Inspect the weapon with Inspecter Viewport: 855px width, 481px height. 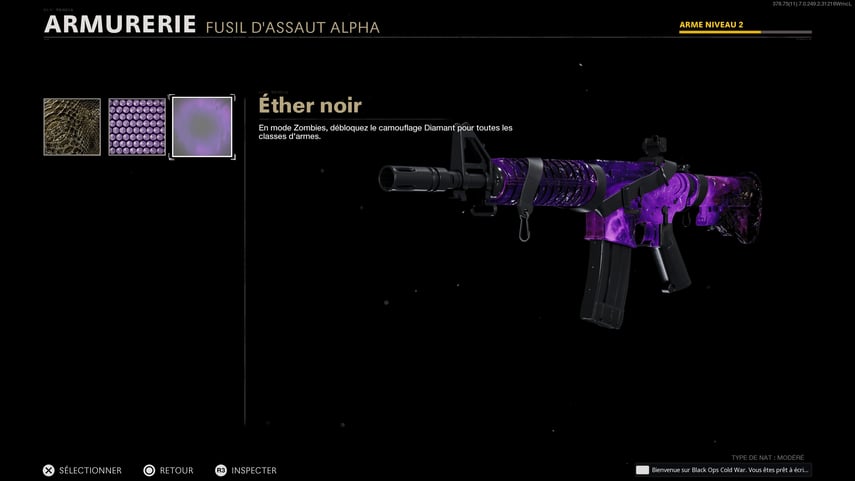[246, 470]
